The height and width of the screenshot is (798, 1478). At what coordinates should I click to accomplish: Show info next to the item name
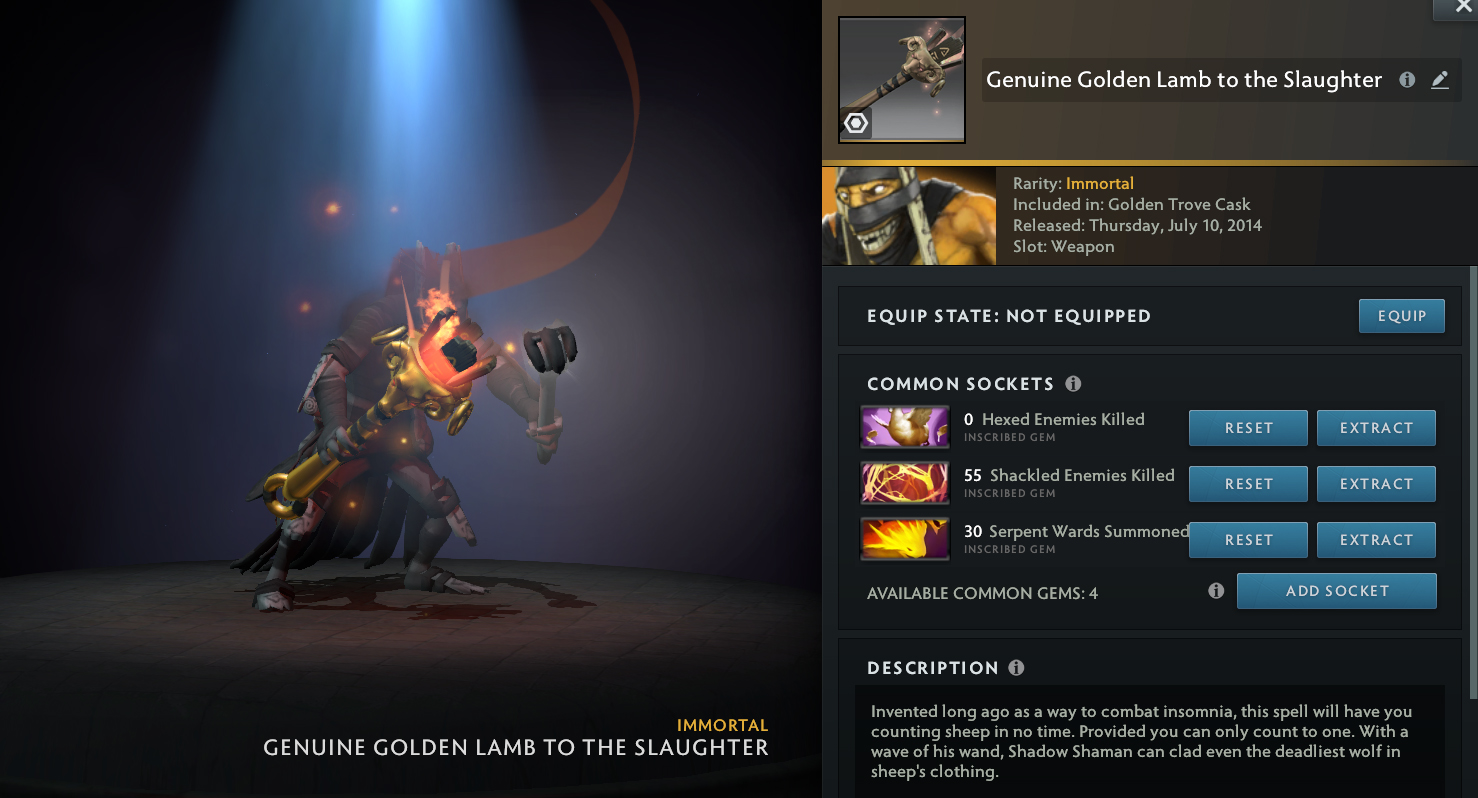[x=1407, y=80]
